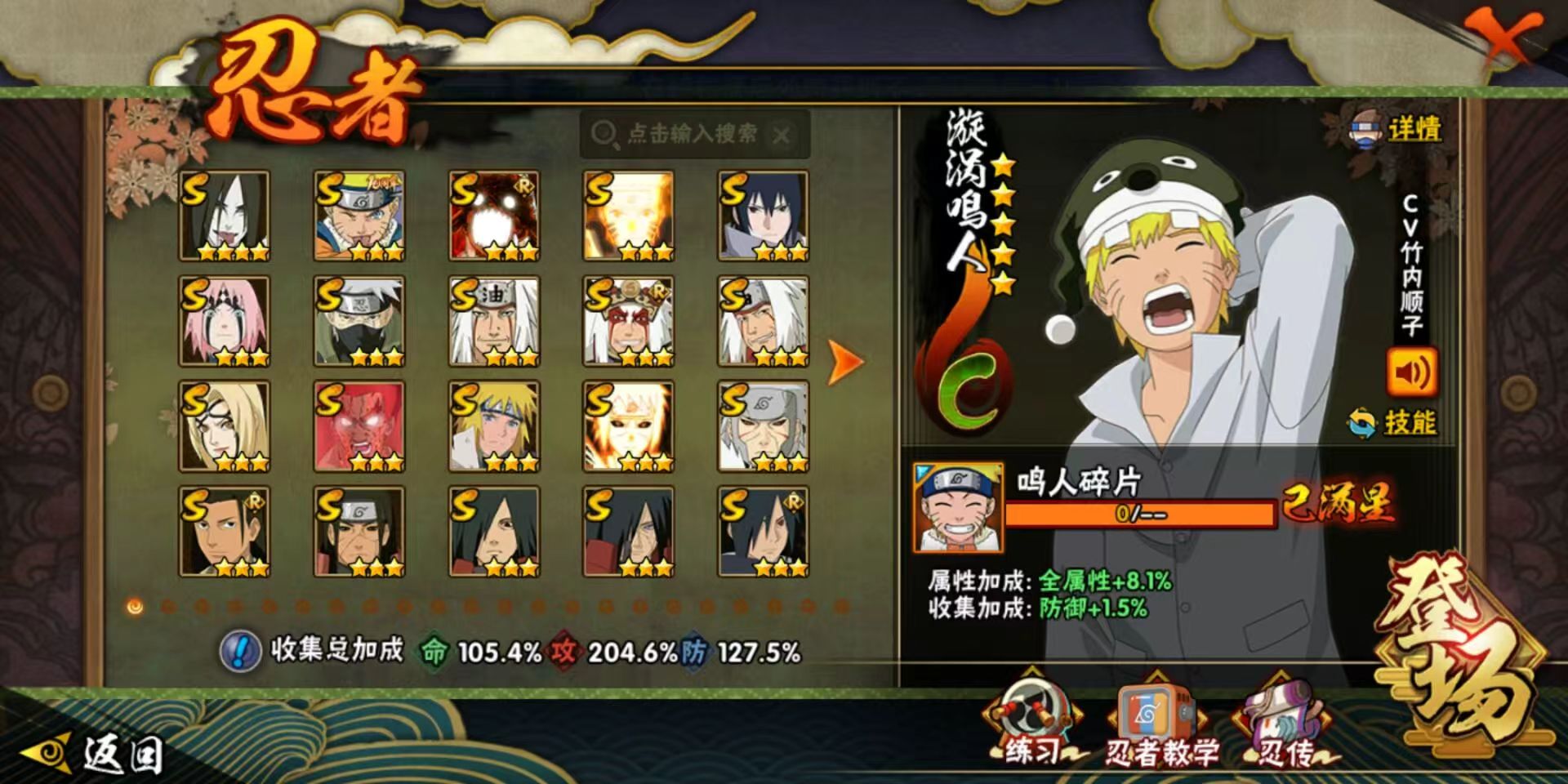Image resolution: width=1568 pixels, height=784 pixels.
Task: Choose the Sasuke portrait
Action: tap(763, 216)
